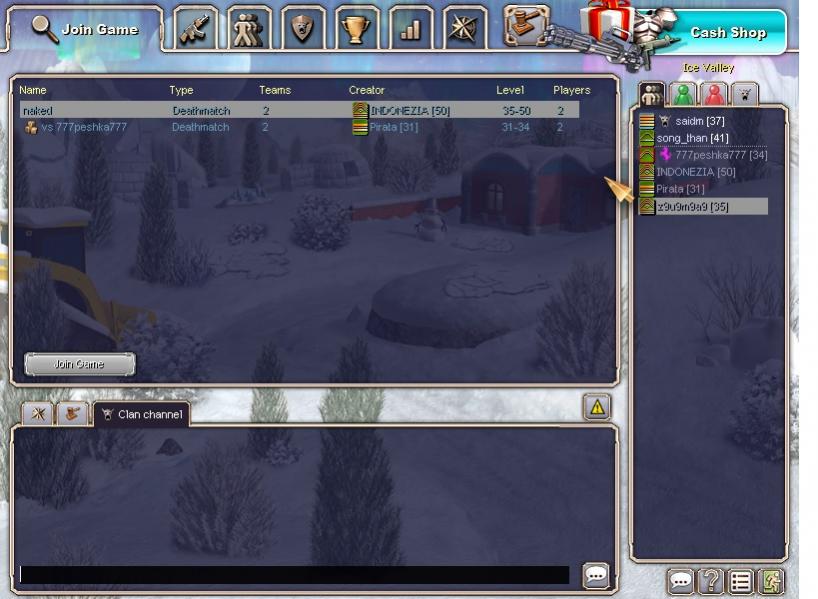Open the question mark help button
Image resolution: width=818 pixels, height=599 pixels.
click(711, 582)
